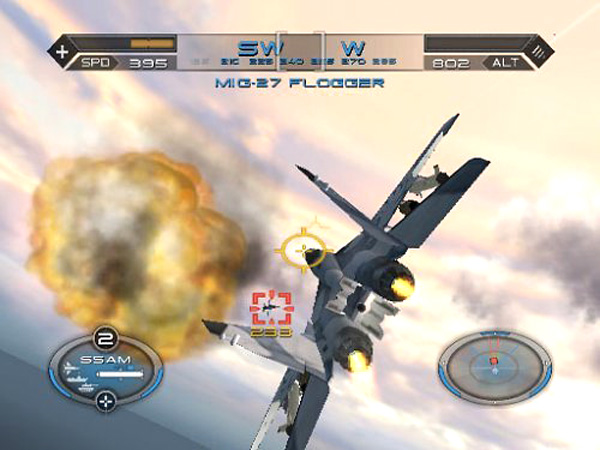600x450 pixels.
Task: Click the plus icon beside SPD
Action: (x=63, y=49)
